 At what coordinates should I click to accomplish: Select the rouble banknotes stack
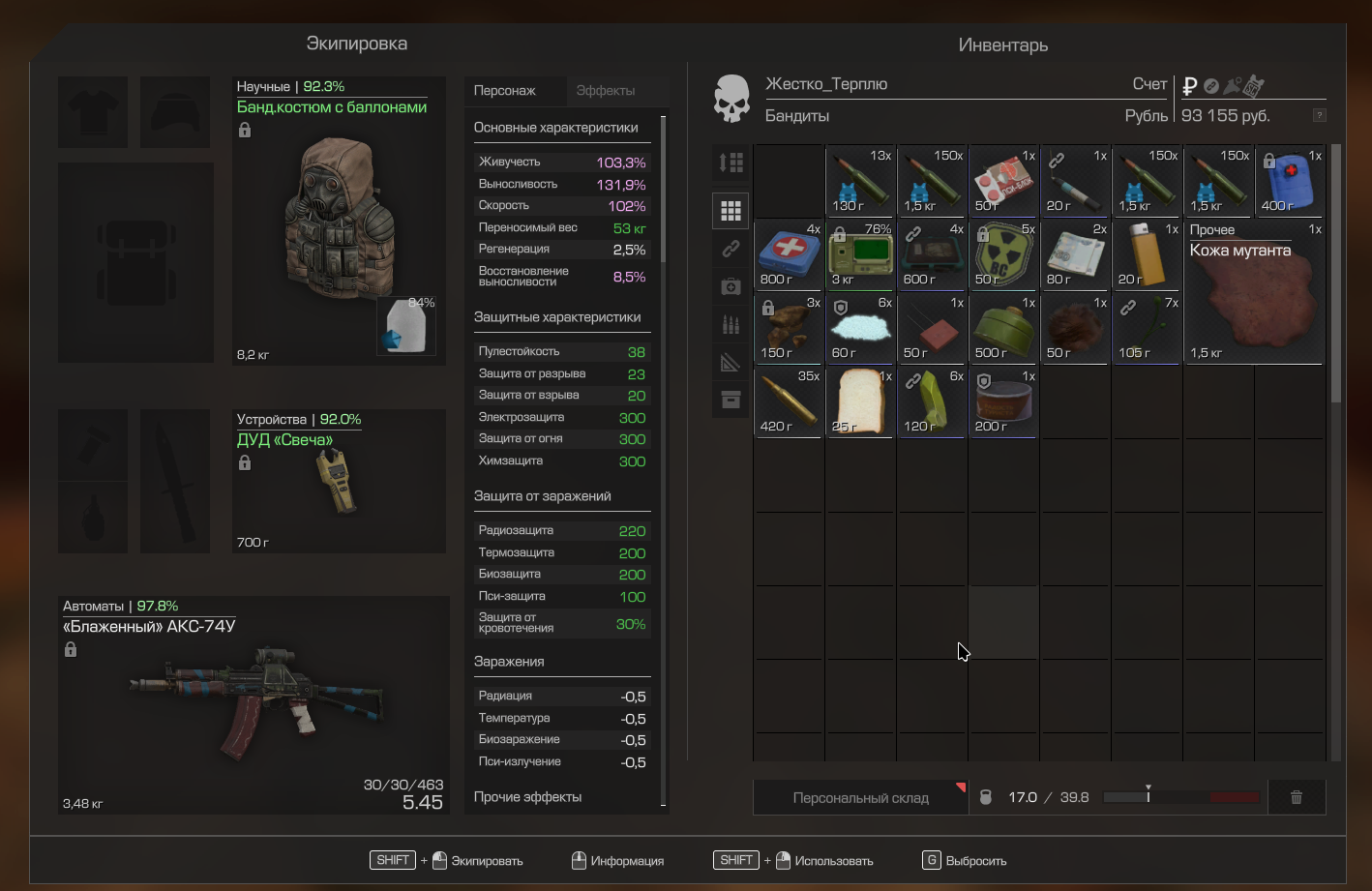pyautogui.click(x=1075, y=255)
